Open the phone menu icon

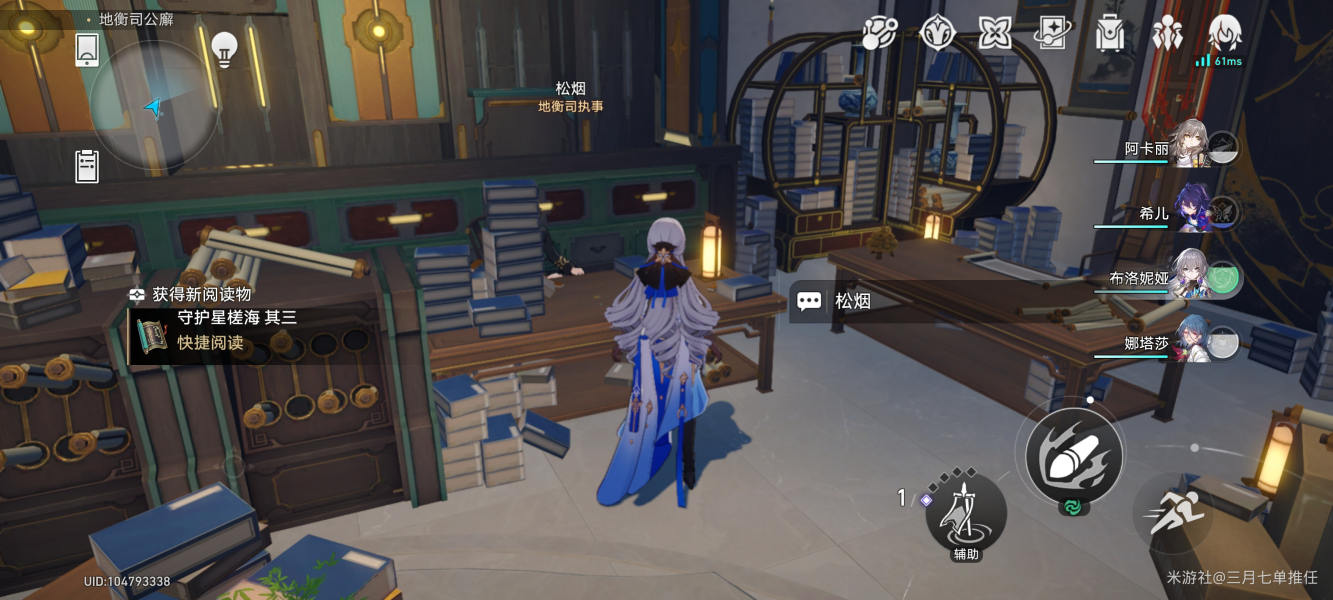[x=87, y=49]
